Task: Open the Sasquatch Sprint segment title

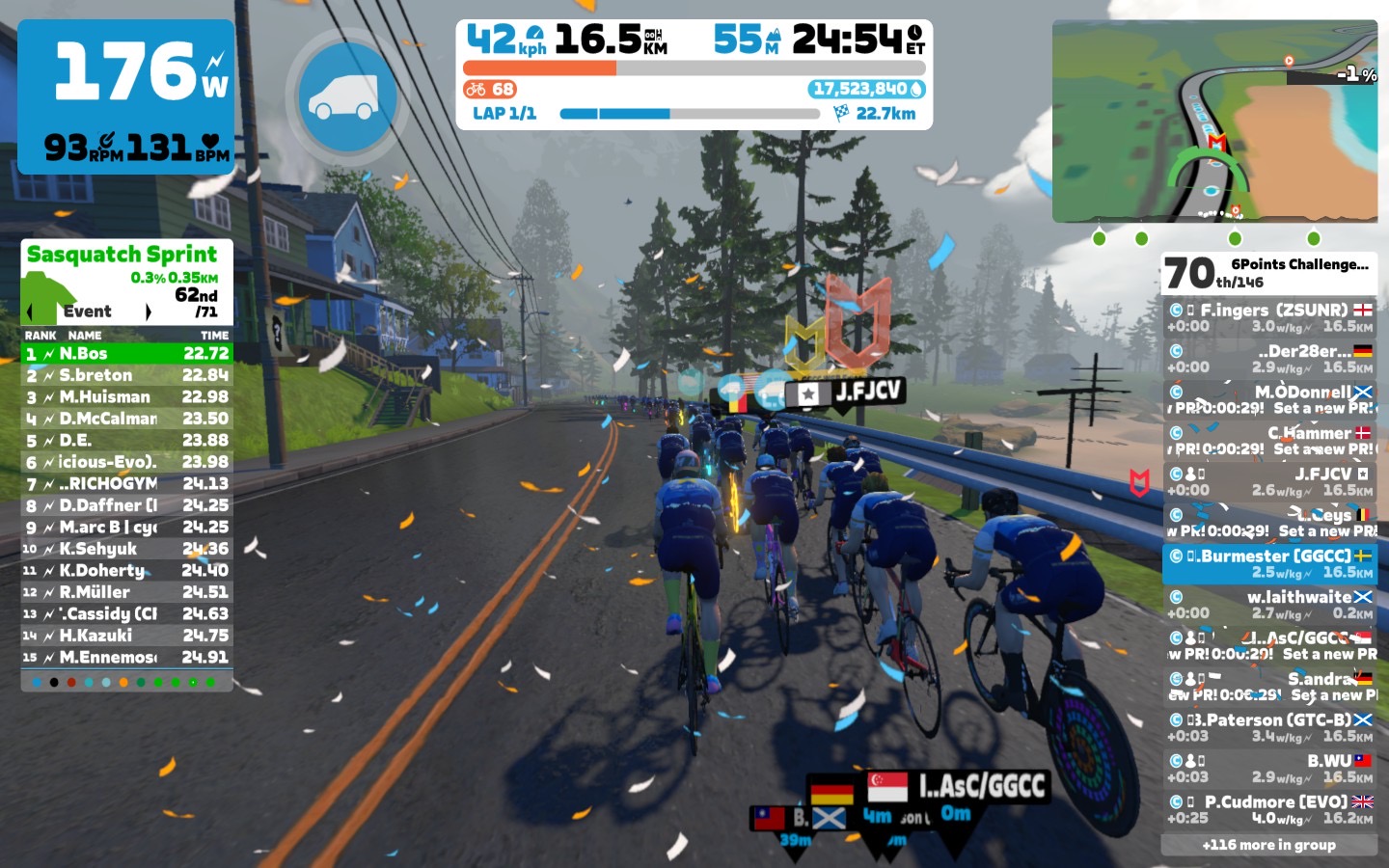Action: click(123, 255)
